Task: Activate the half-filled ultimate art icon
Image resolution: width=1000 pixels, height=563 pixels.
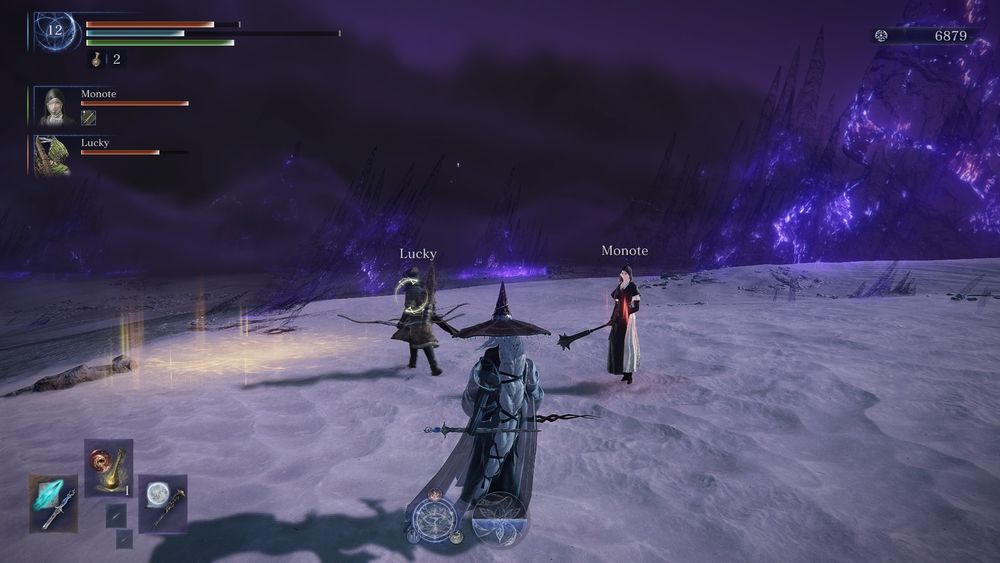Action: coord(499,518)
